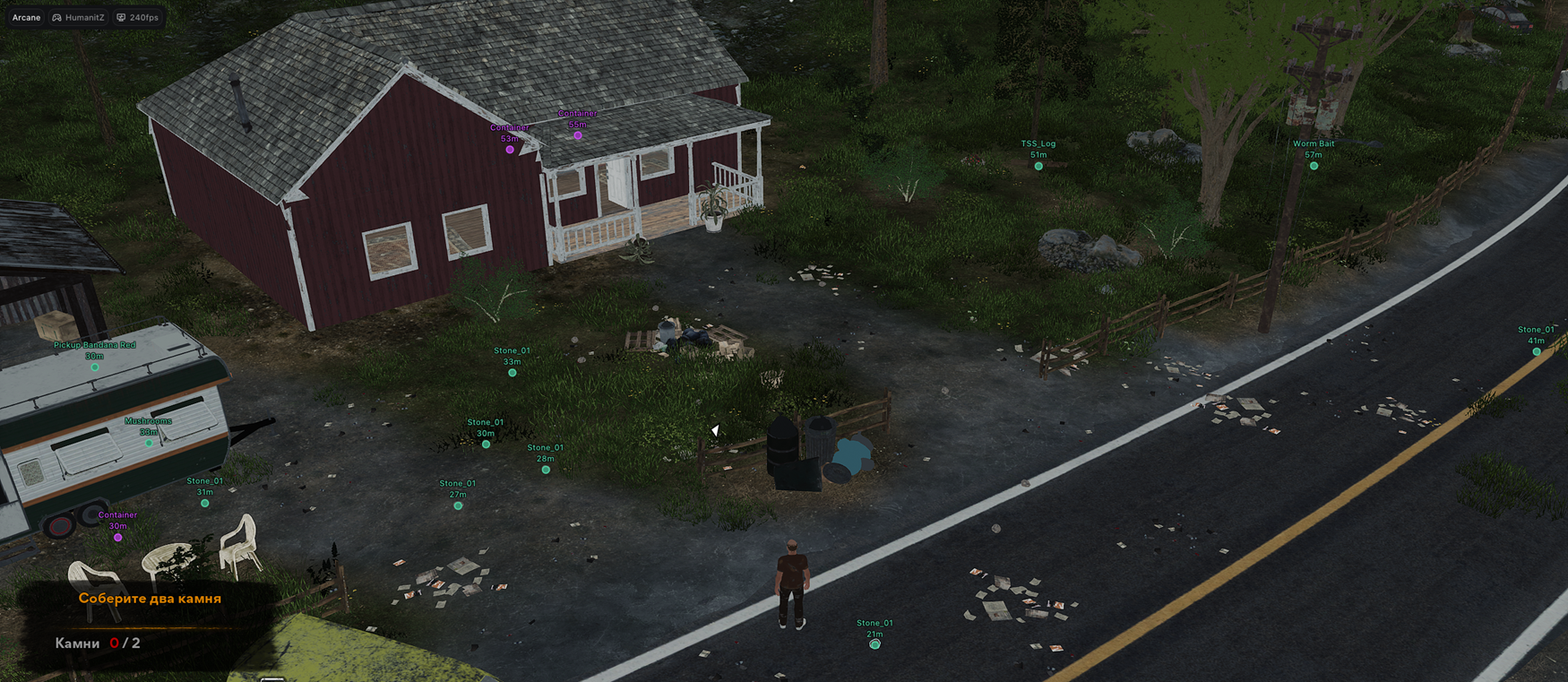Image resolution: width=1568 pixels, height=682 pixels.
Task: Open the Arcane overlay pill
Action: click(x=25, y=17)
